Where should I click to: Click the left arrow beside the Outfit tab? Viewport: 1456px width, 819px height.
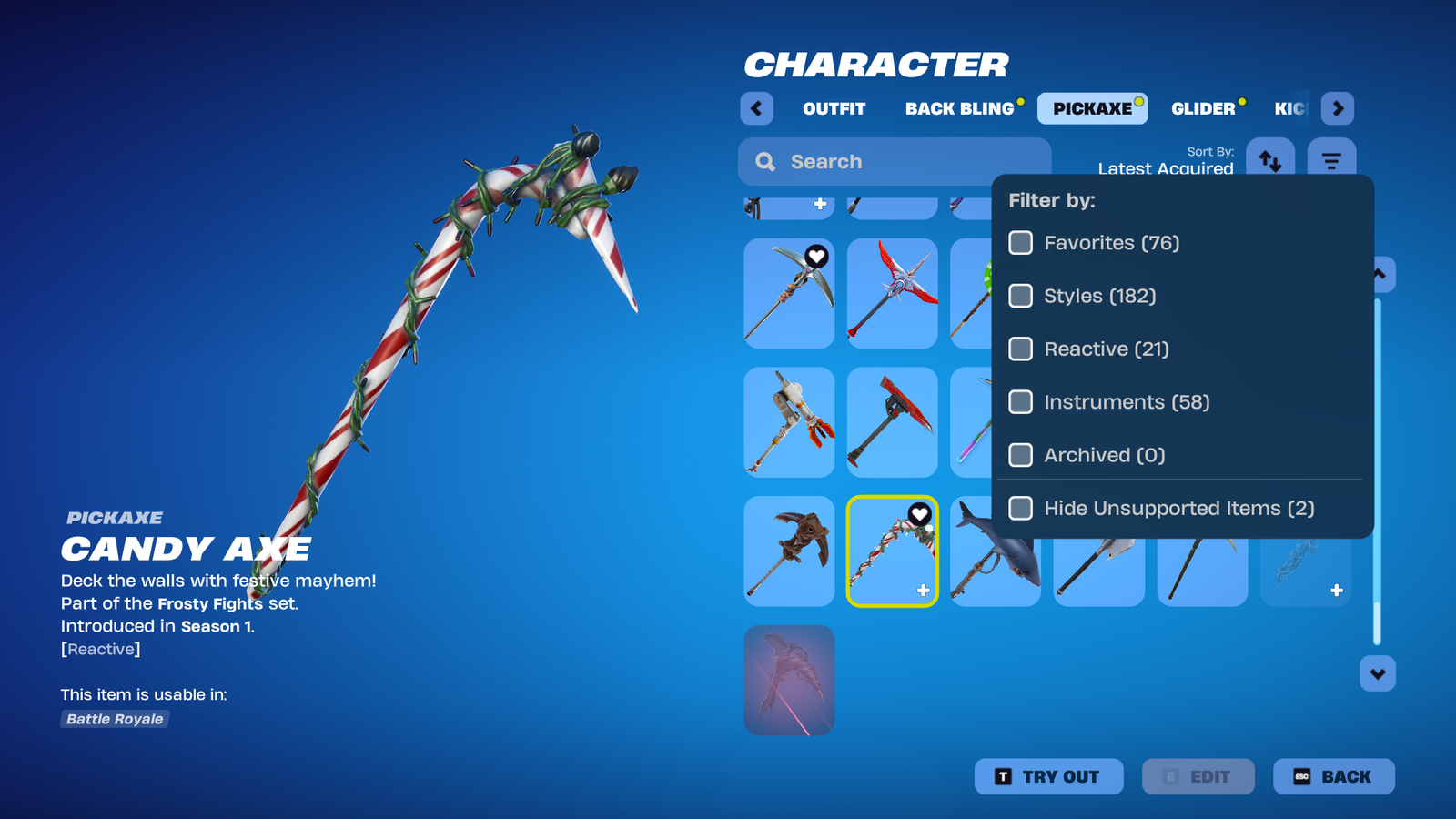click(x=756, y=108)
